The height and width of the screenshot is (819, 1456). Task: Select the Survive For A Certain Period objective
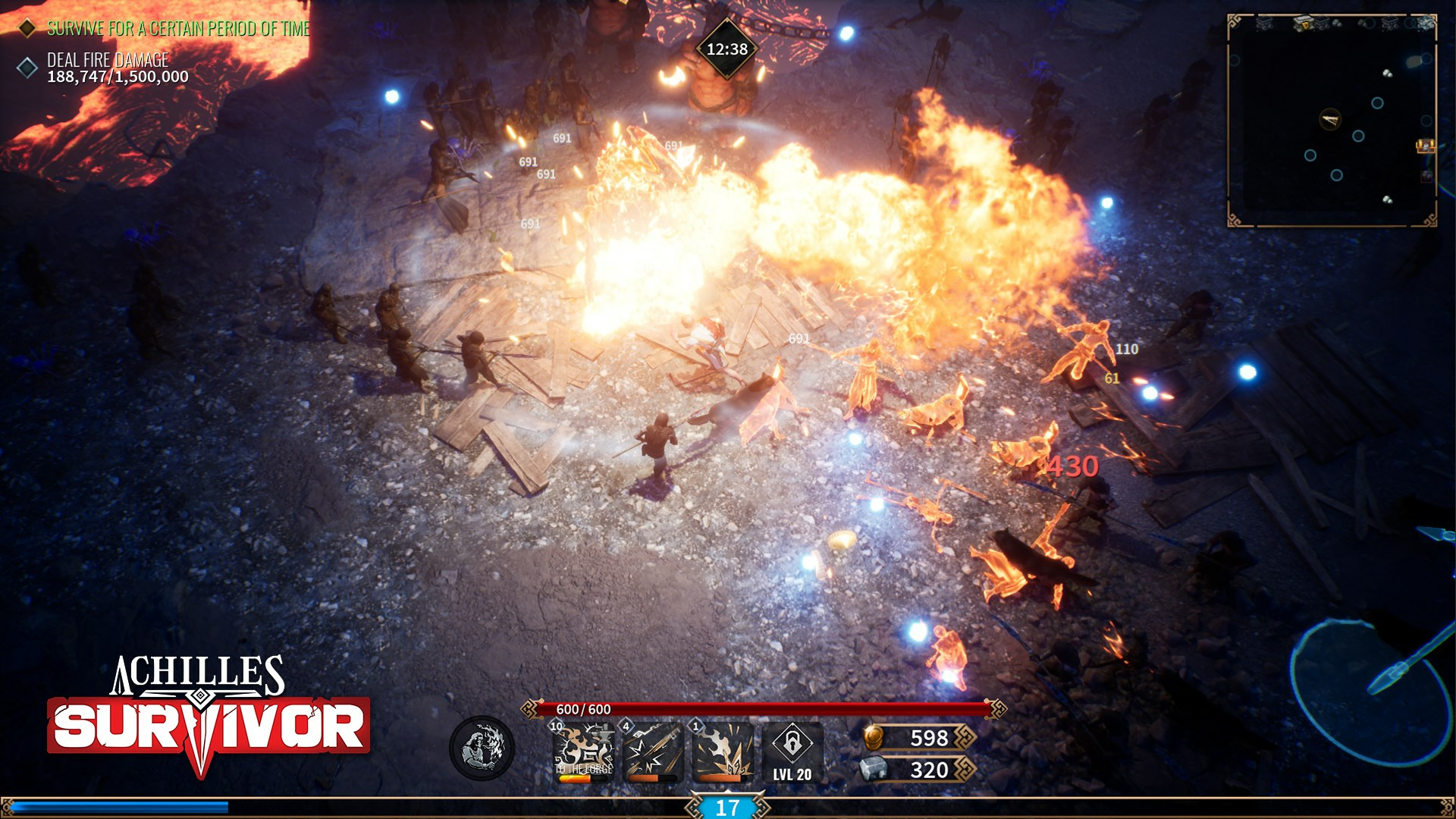(177, 29)
